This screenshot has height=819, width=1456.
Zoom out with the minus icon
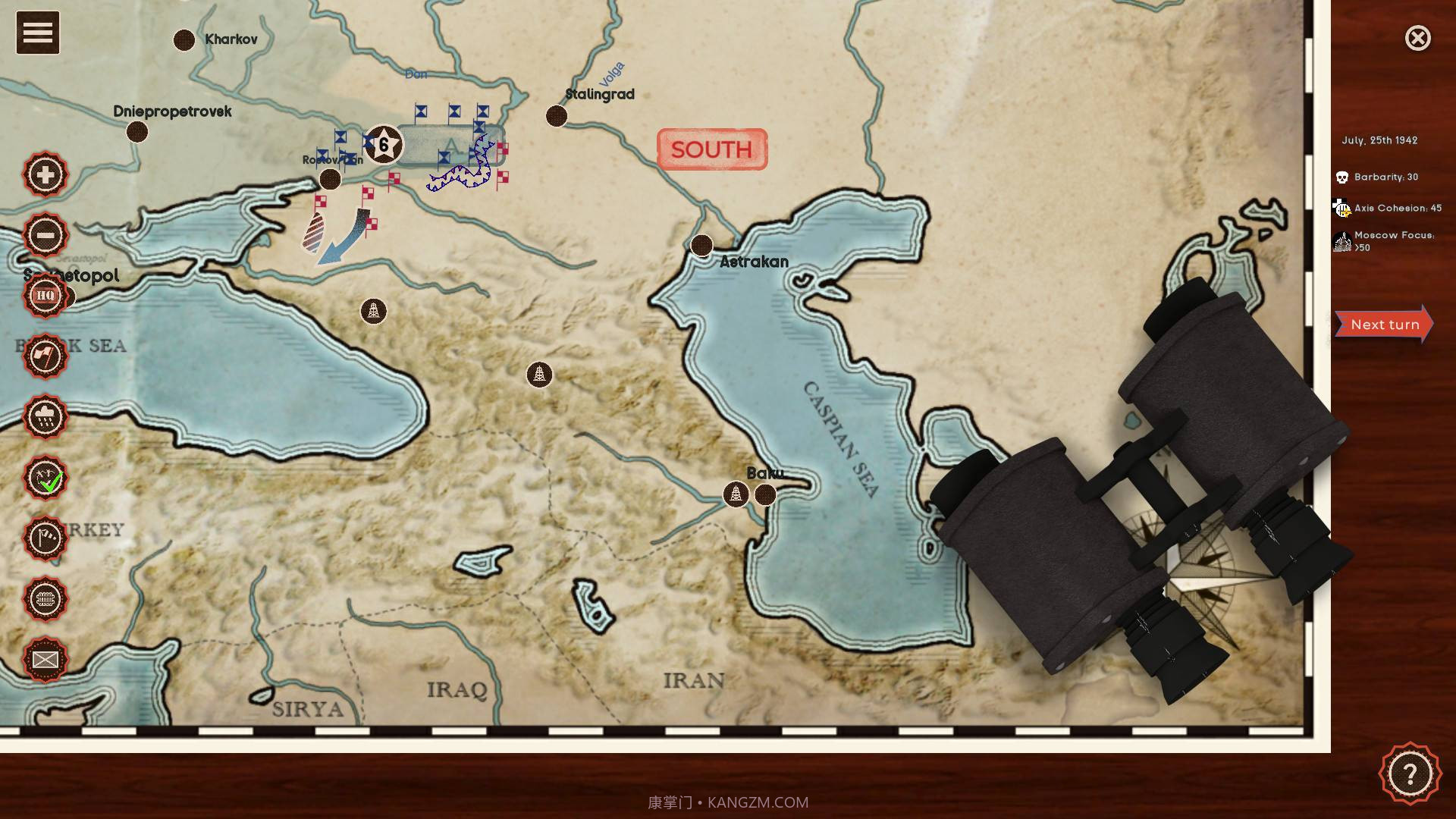45,235
